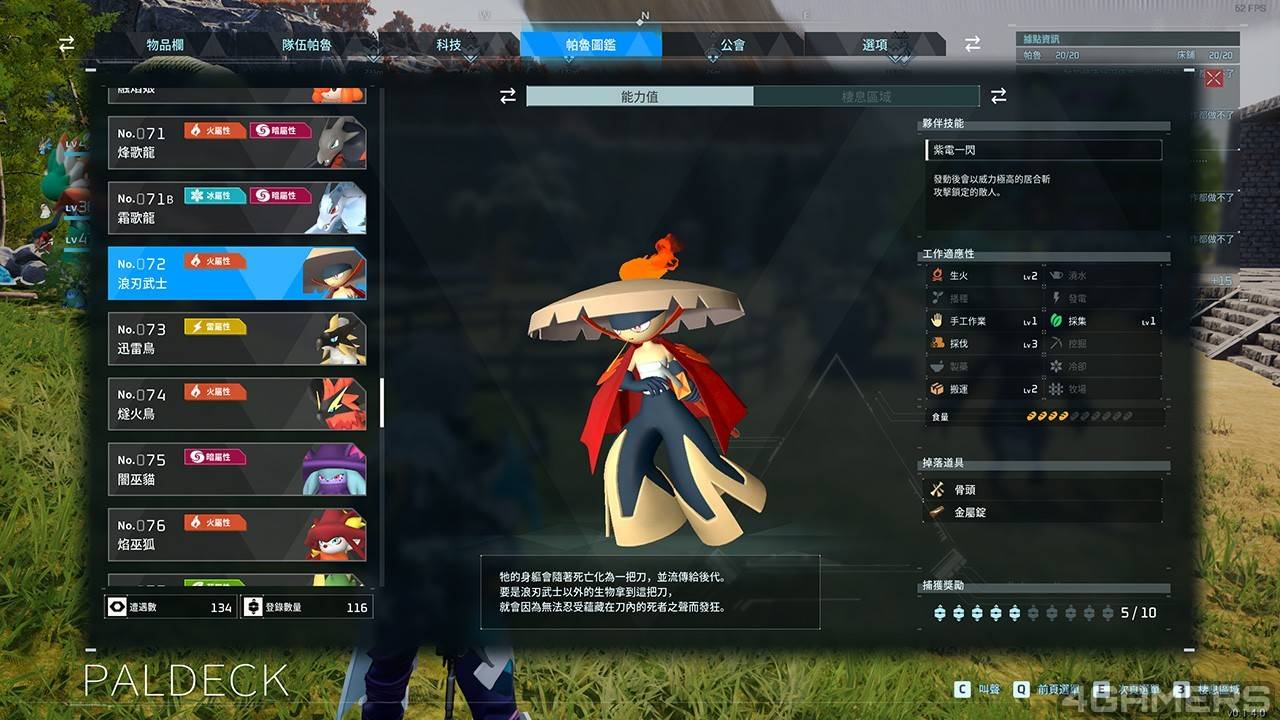Open the 科技 technology tab
The height and width of the screenshot is (720, 1280).
click(x=449, y=45)
